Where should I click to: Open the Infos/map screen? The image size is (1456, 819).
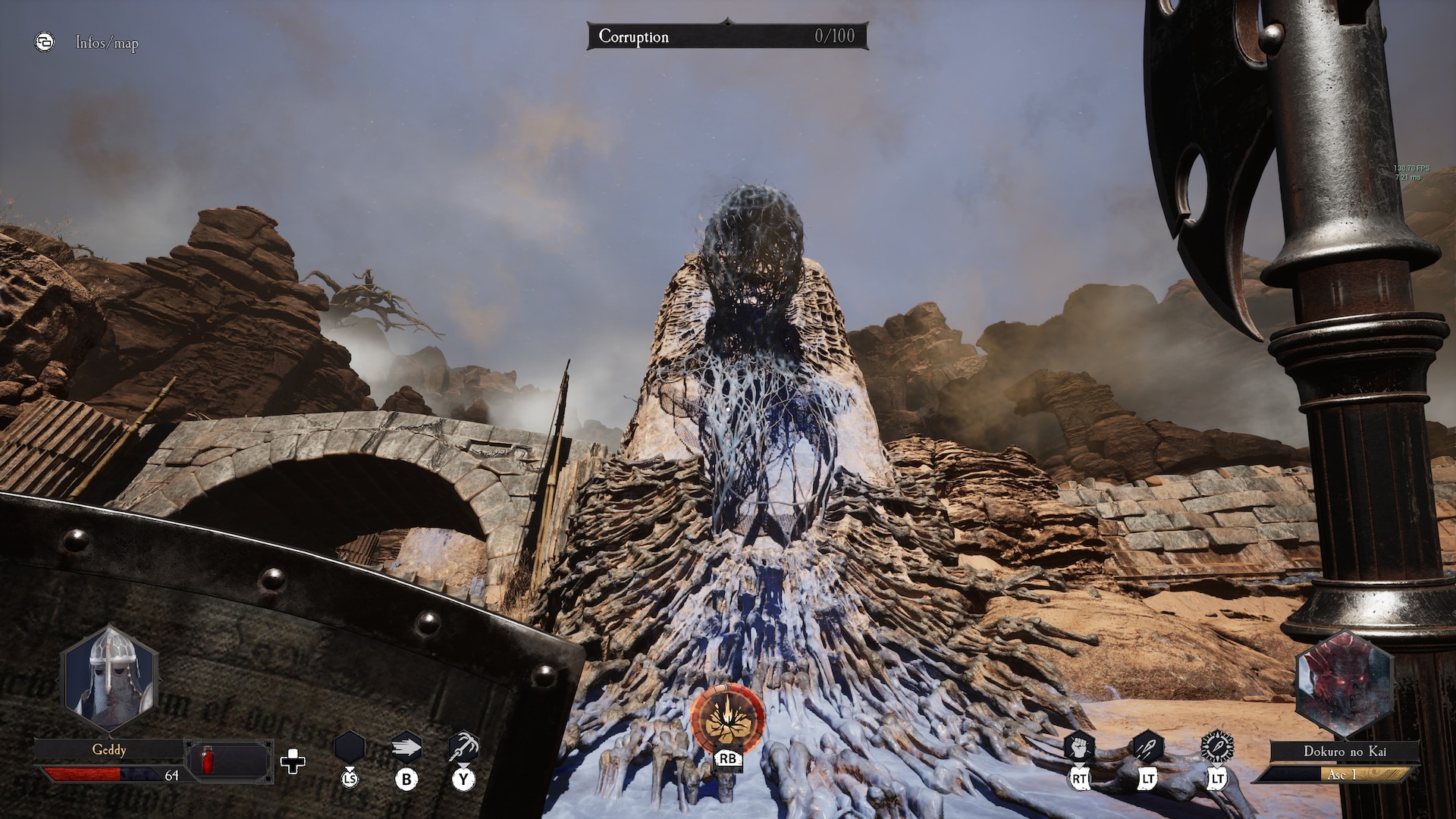pyautogui.click(x=106, y=43)
